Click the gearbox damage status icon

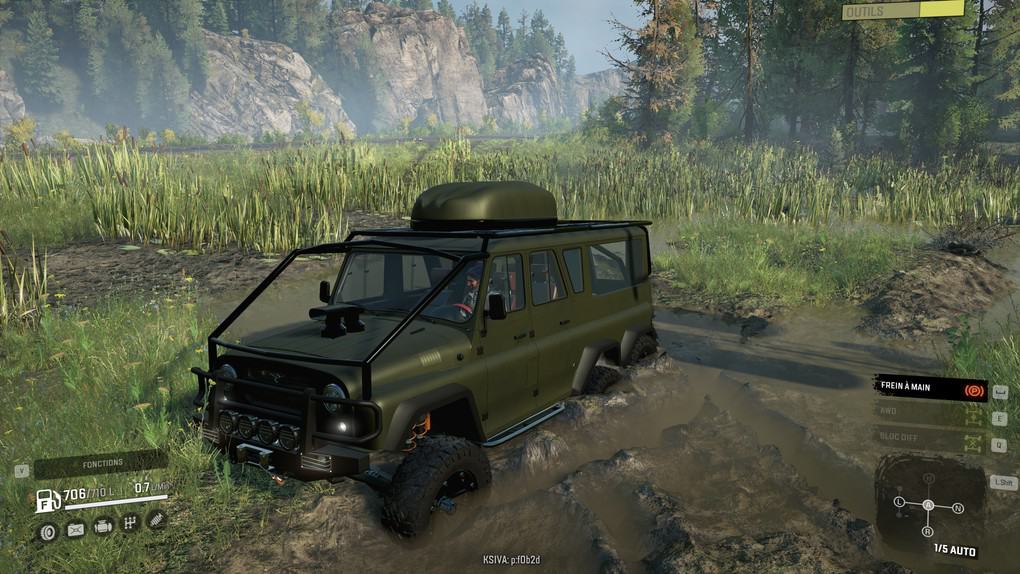(129, 522)
